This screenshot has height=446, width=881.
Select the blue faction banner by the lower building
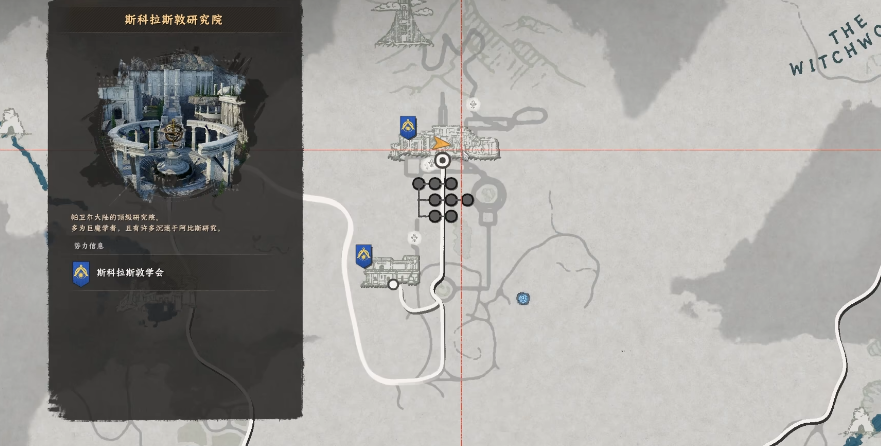coord(364,256)
